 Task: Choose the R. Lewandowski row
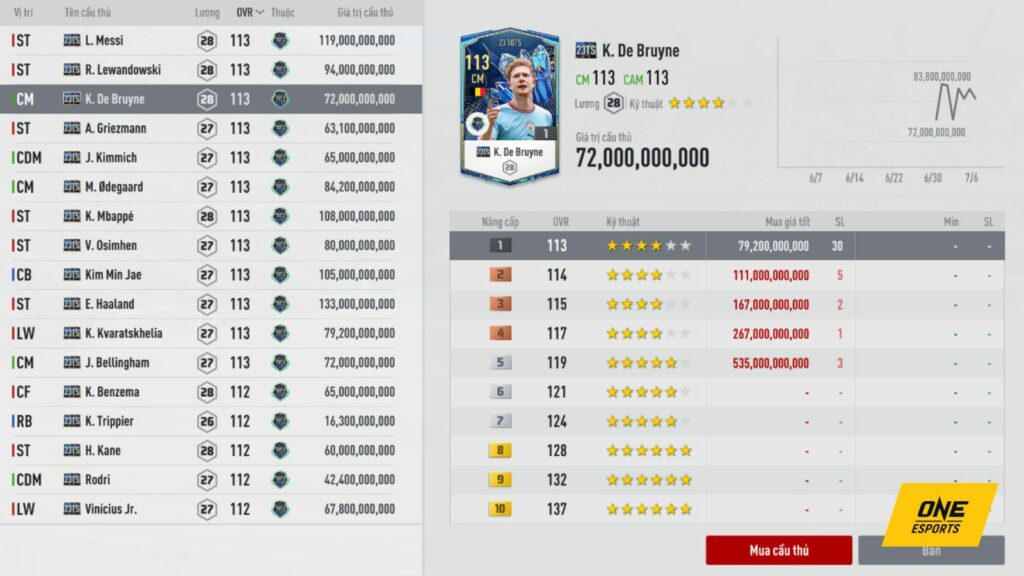click(x=210, y=70)
